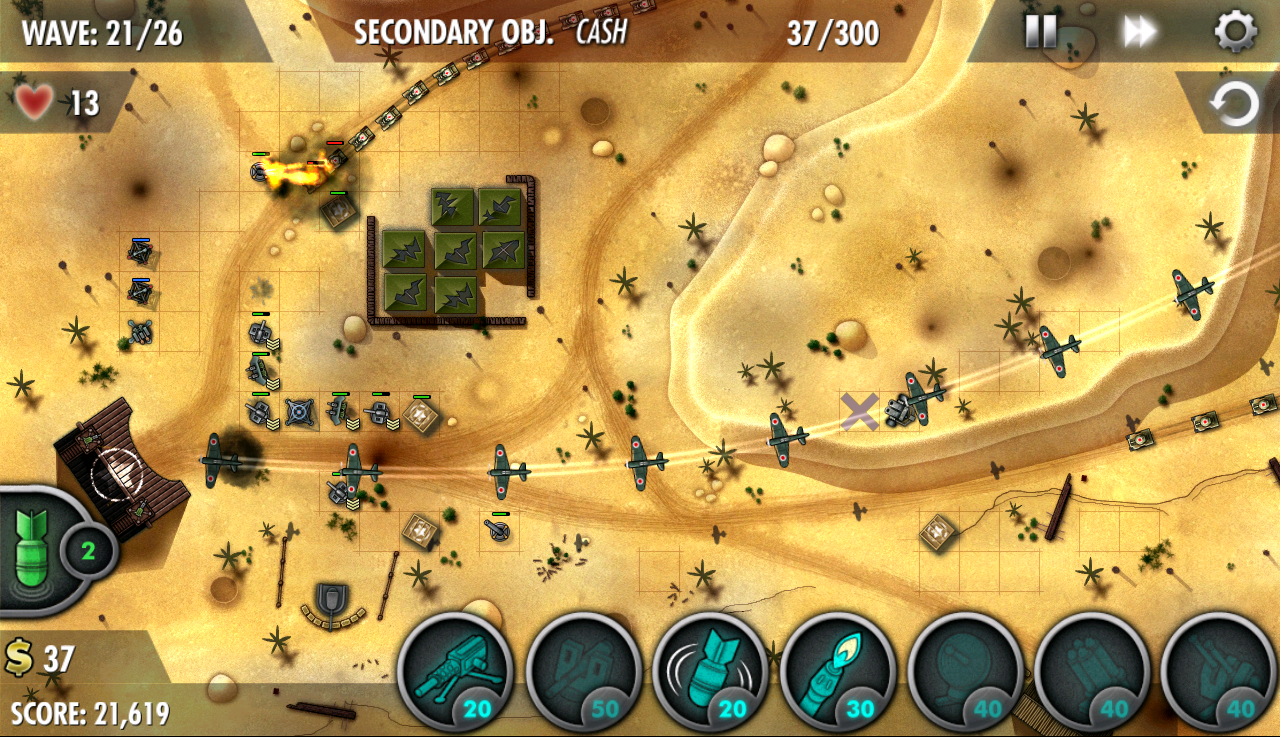This screenshot has height=737, width=1280.
Task: Click the SECONDARY OBJ. CASH header
Action: coord(488,31)
